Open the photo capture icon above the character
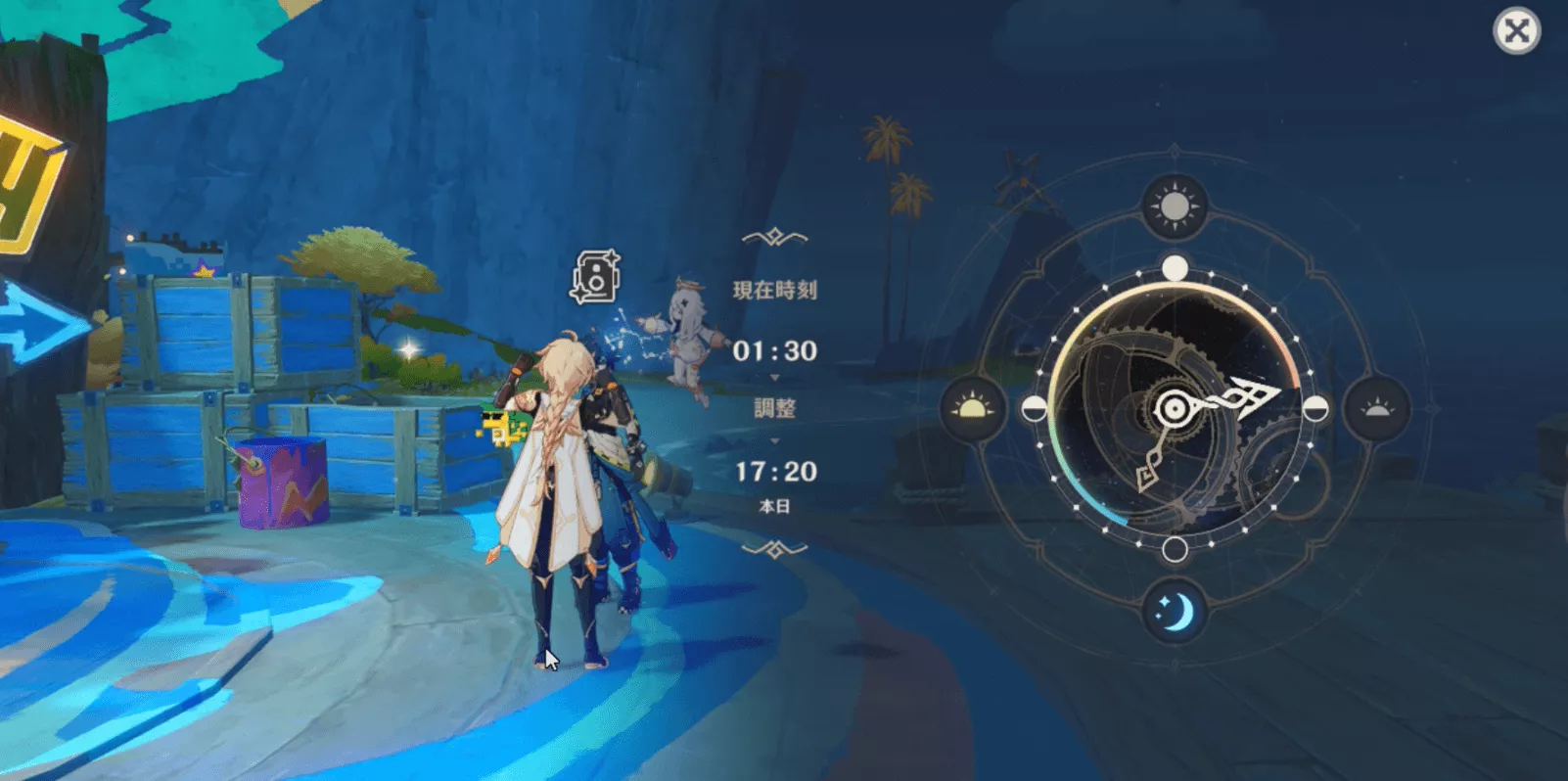Image resolution: width=1568 pixels, height=781 pixels. point(596,276)
